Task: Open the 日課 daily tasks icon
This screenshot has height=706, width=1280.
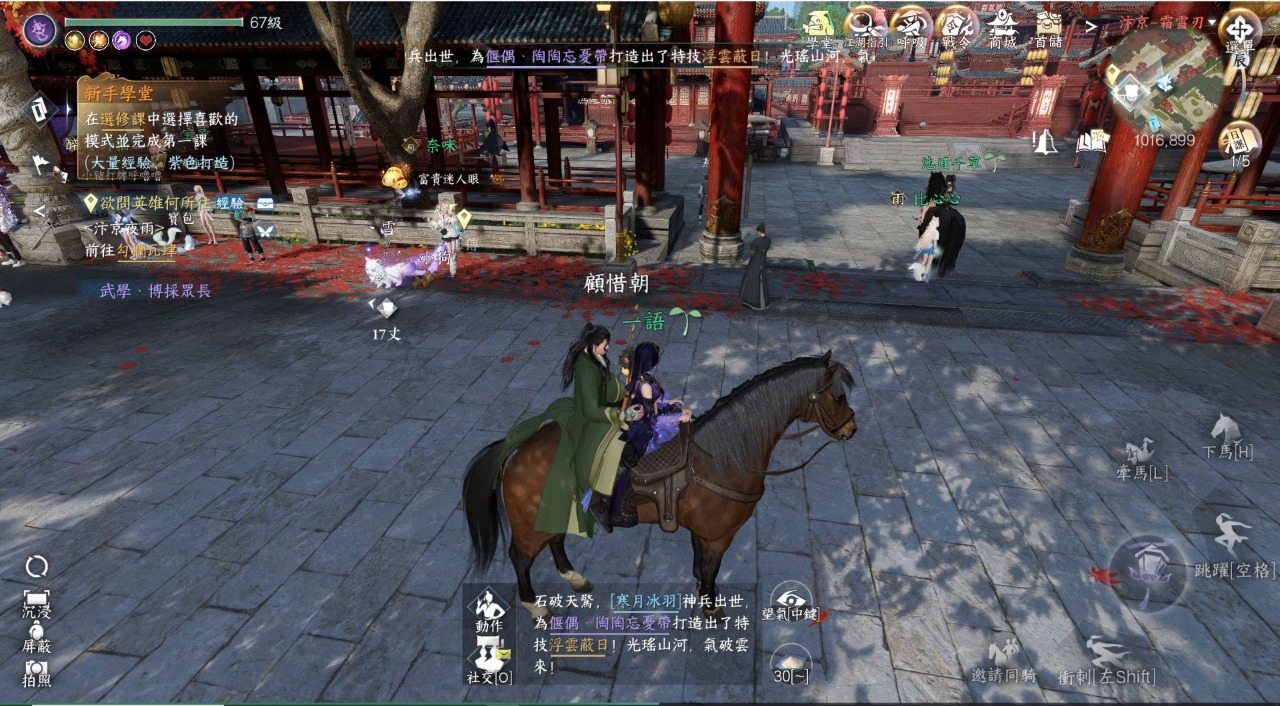Action: click(x=1240, y=141)
